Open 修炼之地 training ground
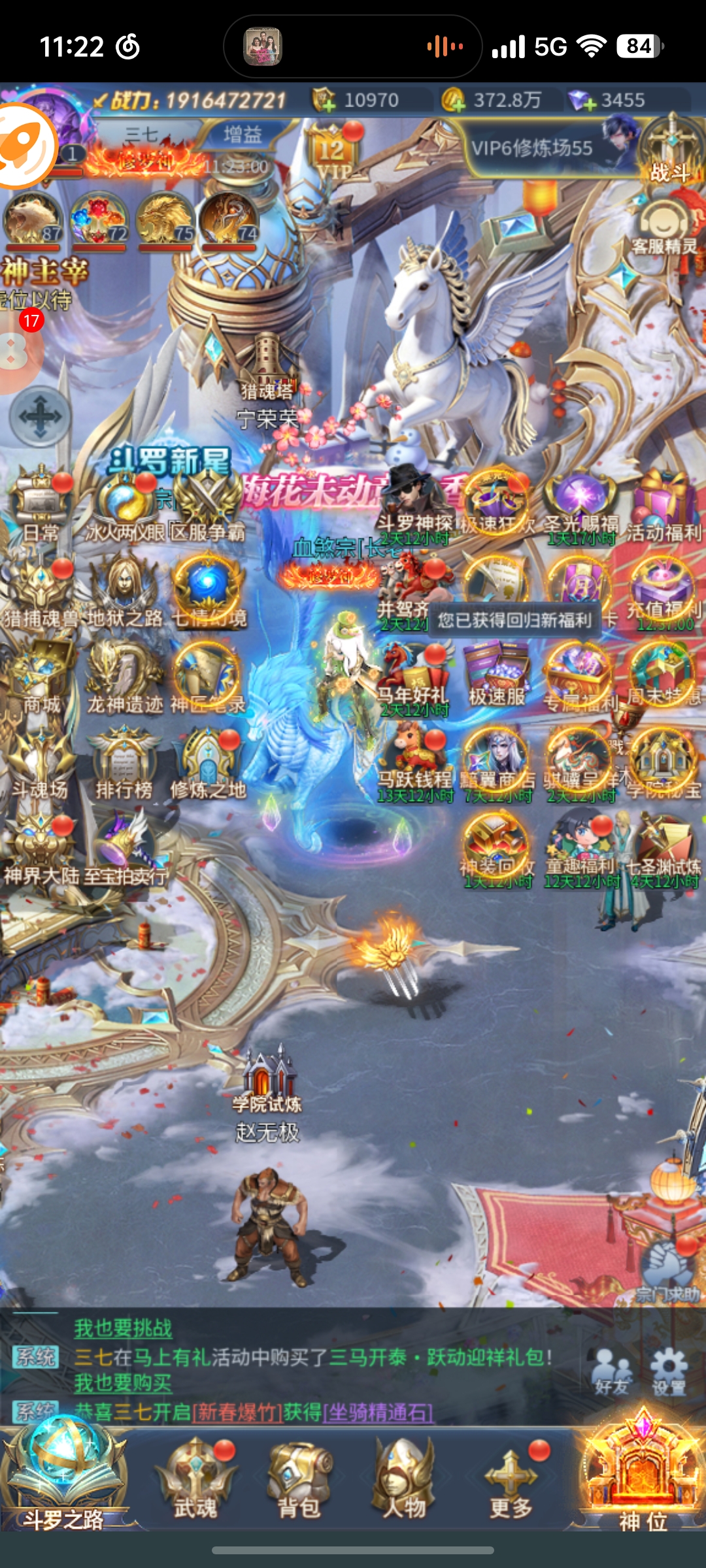 (208, 762)
